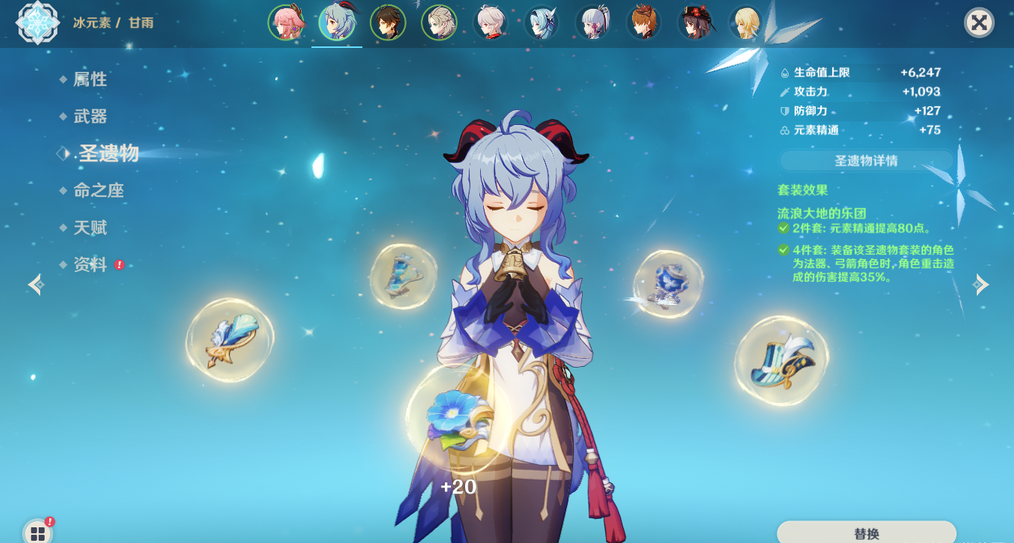Go to the 天赋 talents section

(x=90, y=228)
